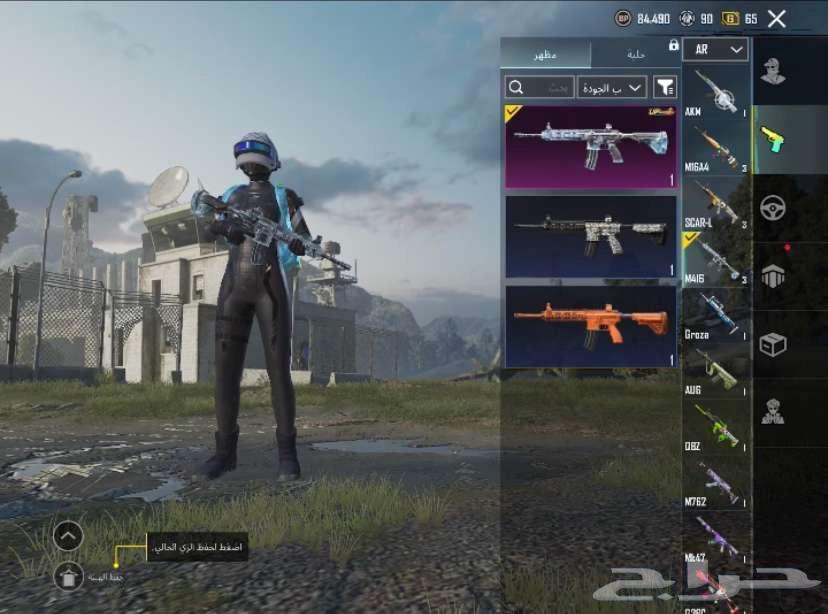The height and width of the screenshot is (614, 828).
Task: Open the quality sort dropdown
Action: (x=611, y=87)
